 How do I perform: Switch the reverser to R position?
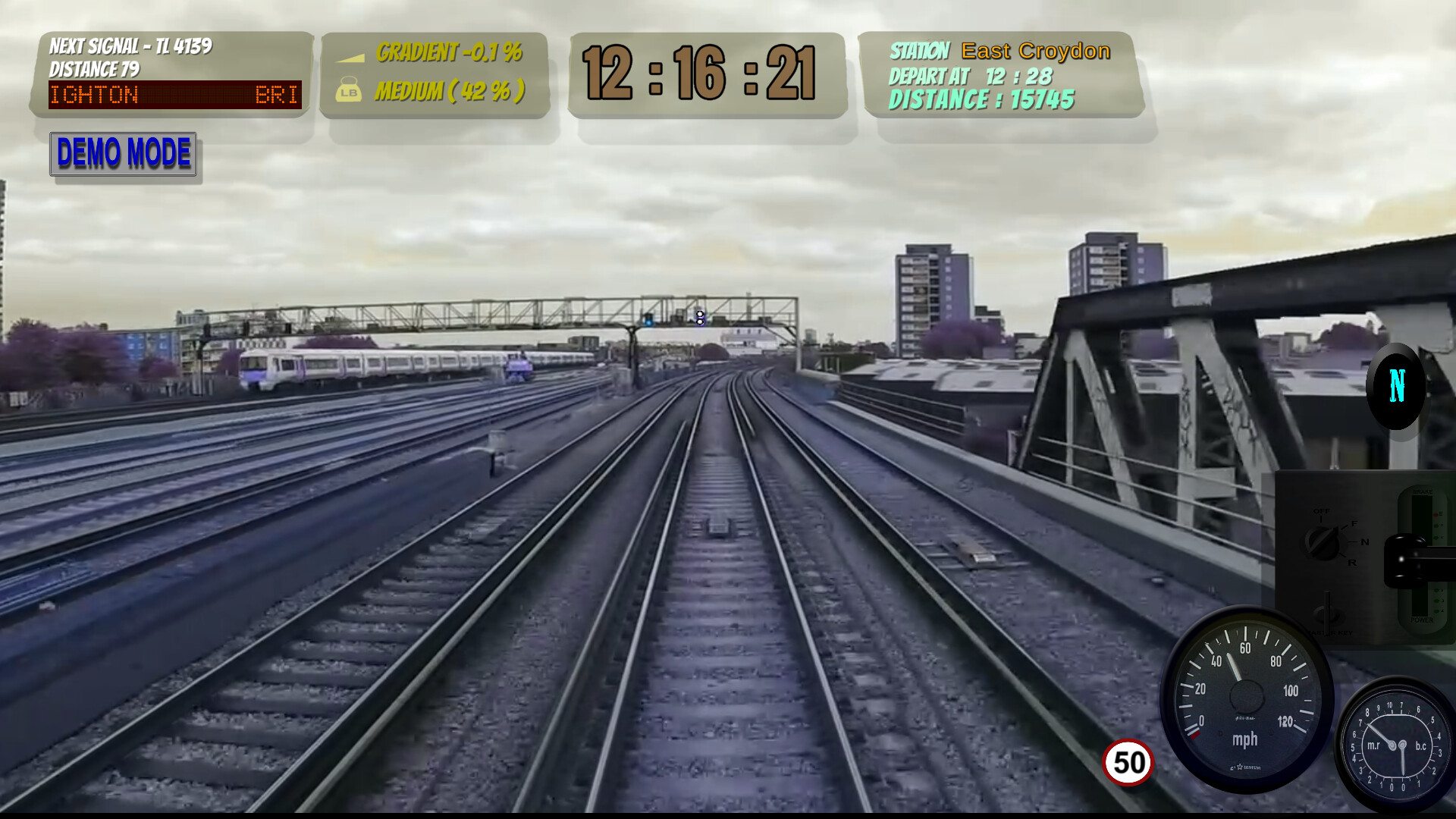(1352, 563)
